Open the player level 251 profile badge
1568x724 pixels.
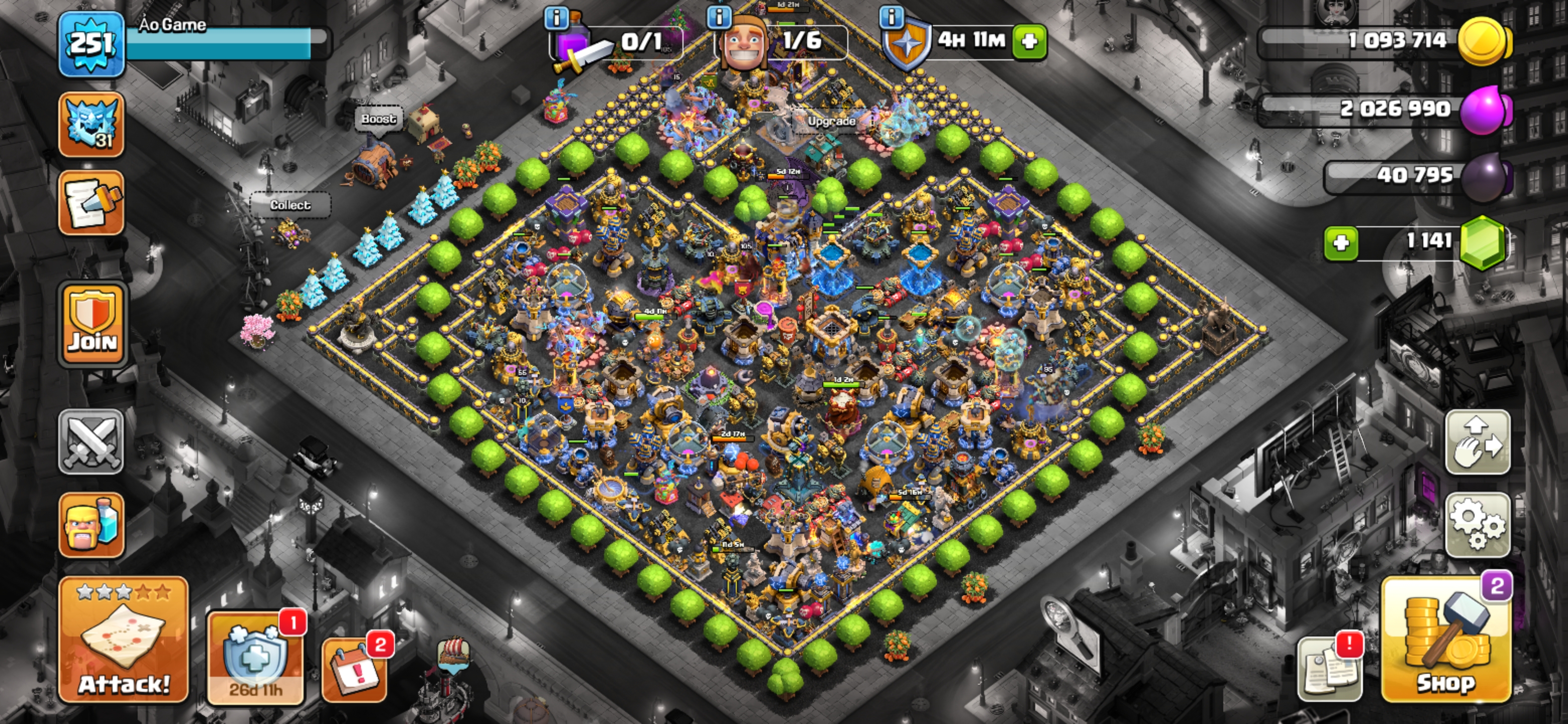91,44
